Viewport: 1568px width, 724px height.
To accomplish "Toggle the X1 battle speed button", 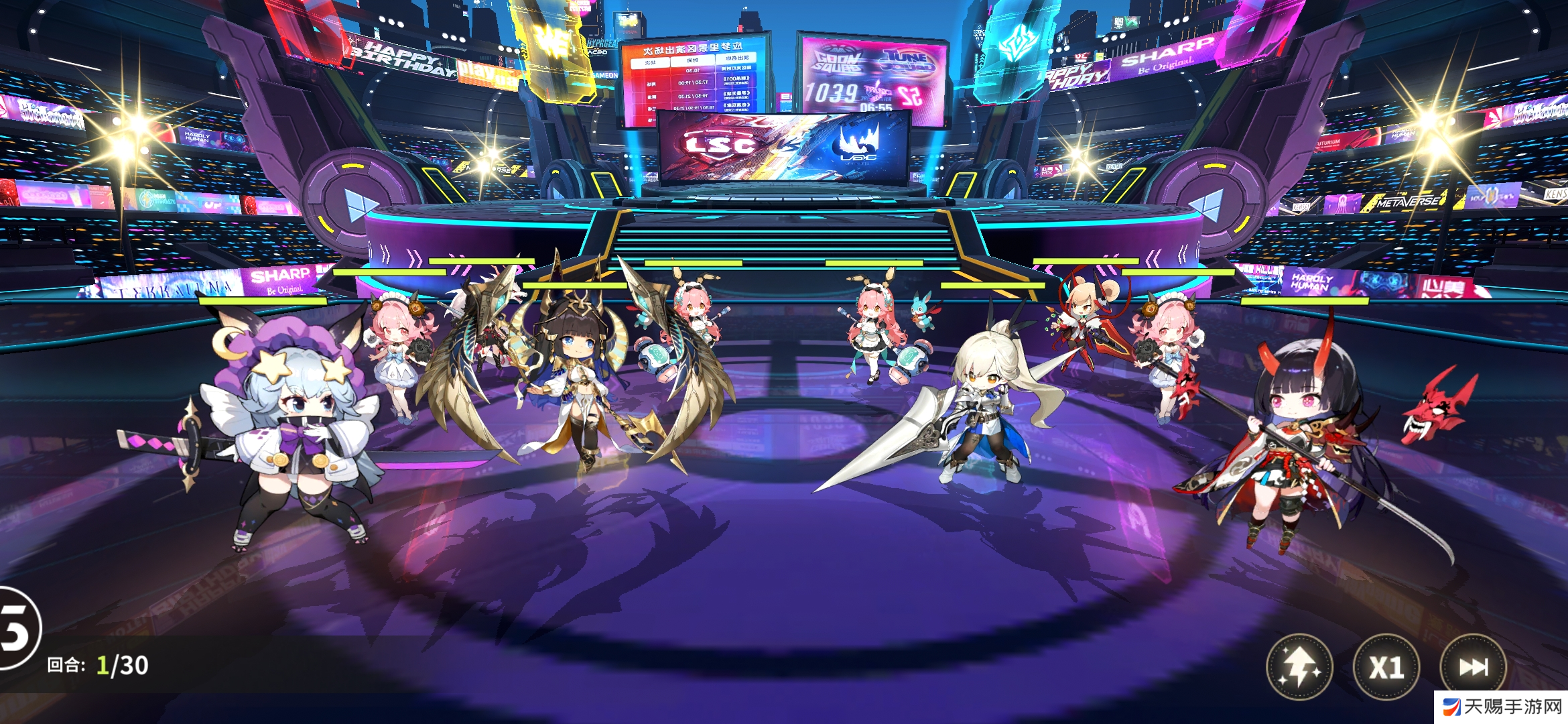I will click(1386, 667).
